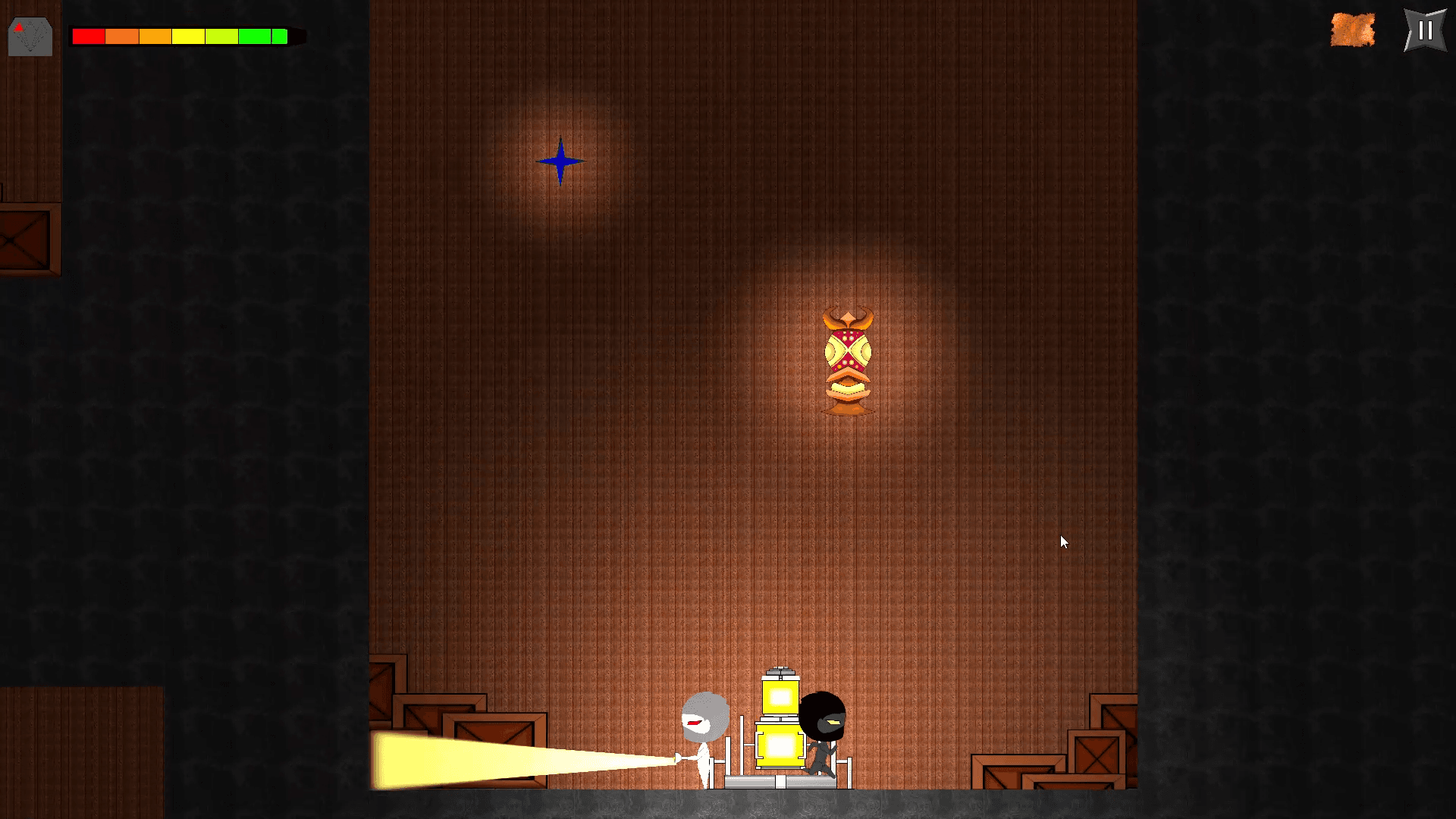This screenshot has height=819, width=1456.
Task: Open the crate in the upper-left corner
Action: pos(24,239)
